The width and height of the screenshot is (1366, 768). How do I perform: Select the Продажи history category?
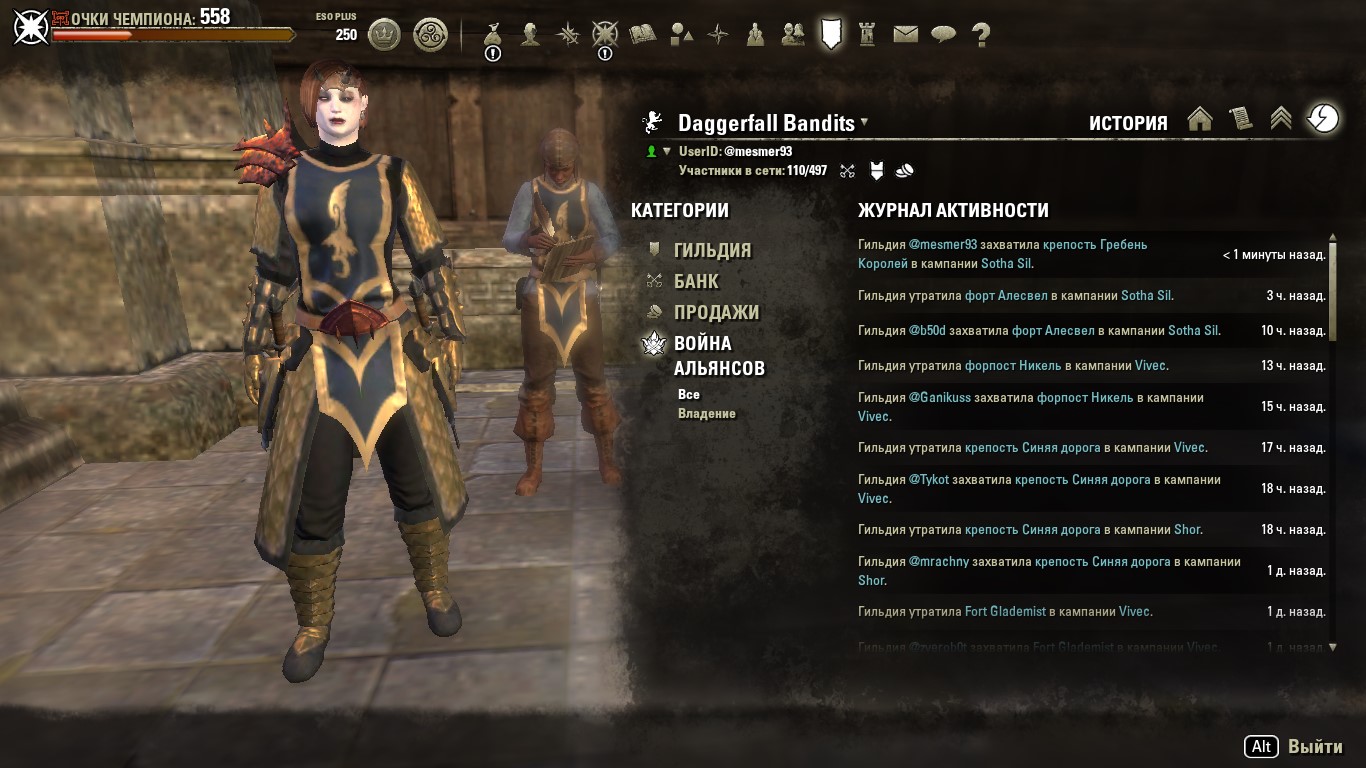(715, 312)
